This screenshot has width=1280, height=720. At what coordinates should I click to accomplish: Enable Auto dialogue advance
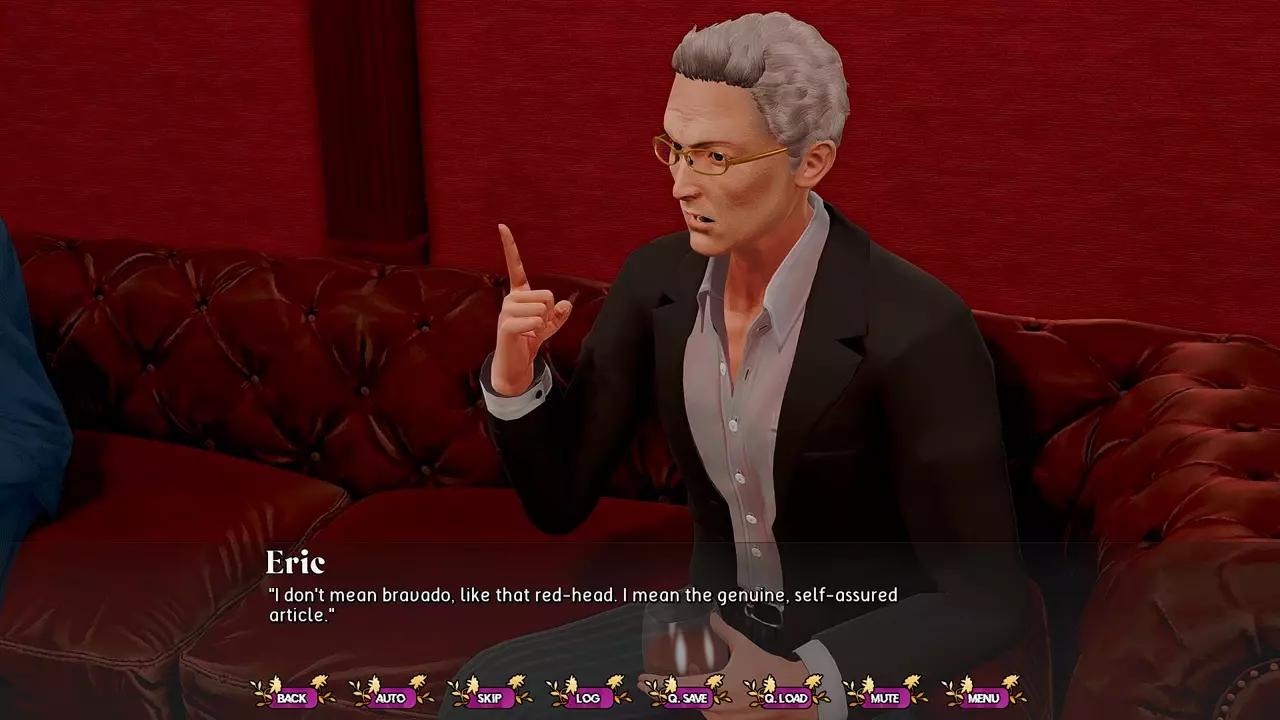click(x=391, y=697)
